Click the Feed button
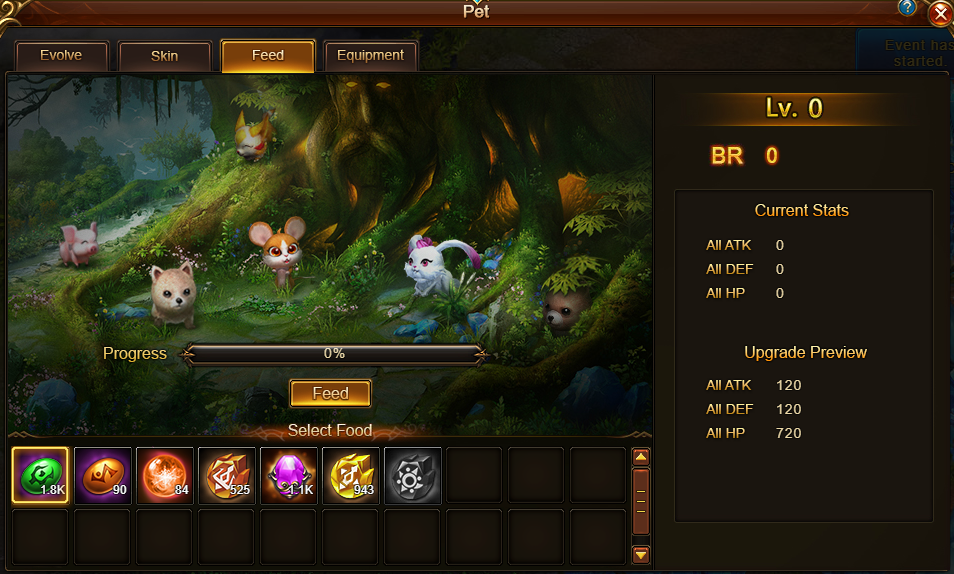 330,393
